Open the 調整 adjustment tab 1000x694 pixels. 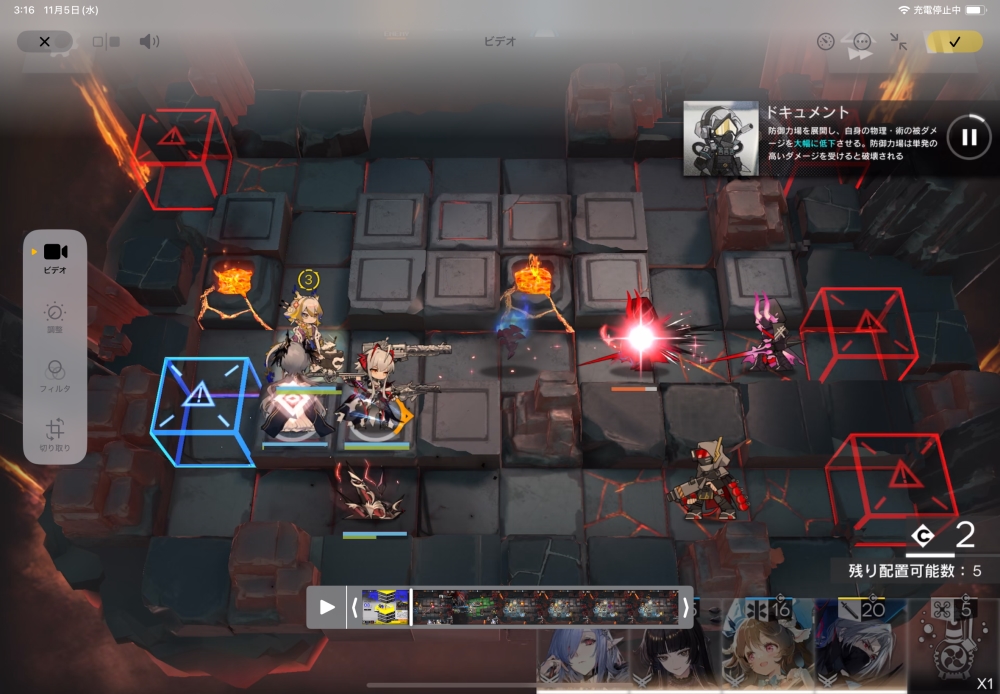pos(55,319)
